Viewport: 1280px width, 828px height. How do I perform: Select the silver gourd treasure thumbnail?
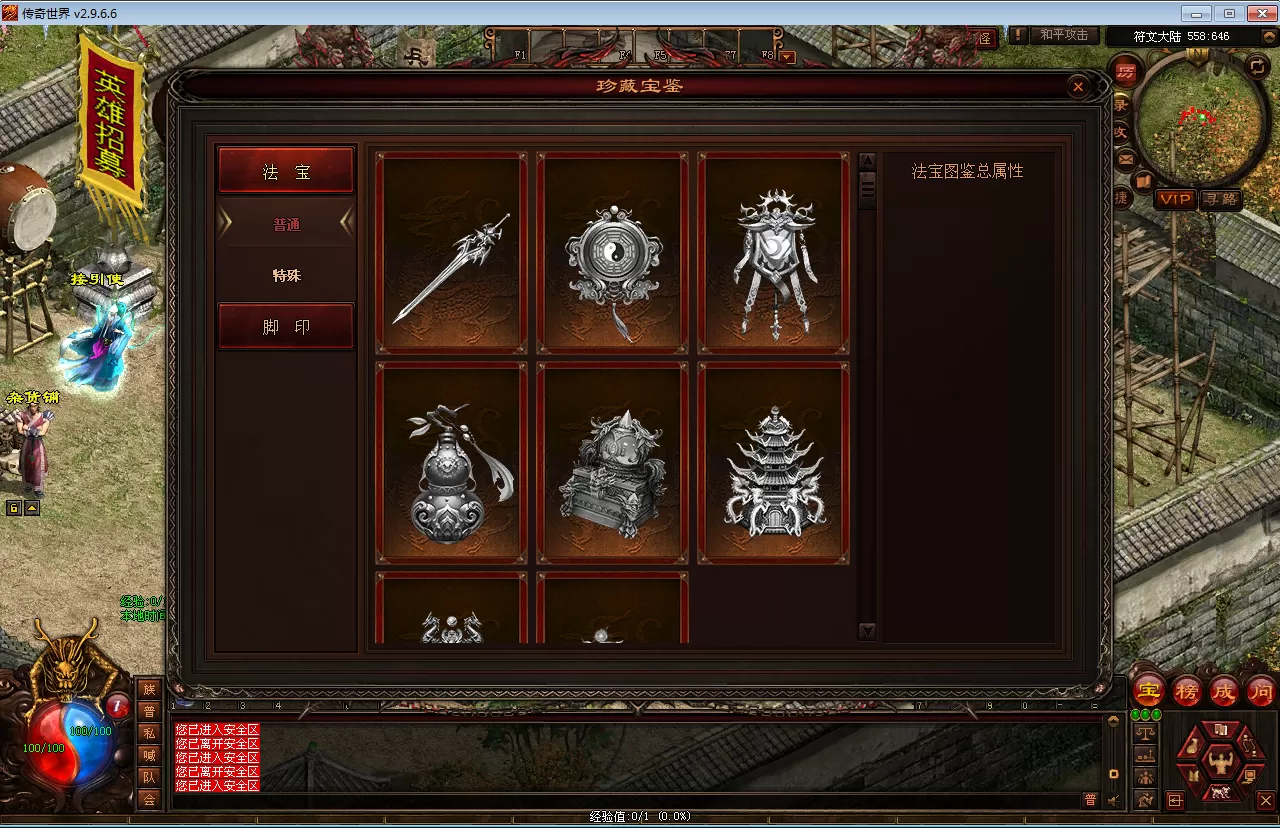pyautogui.click(x=451, y=463)
